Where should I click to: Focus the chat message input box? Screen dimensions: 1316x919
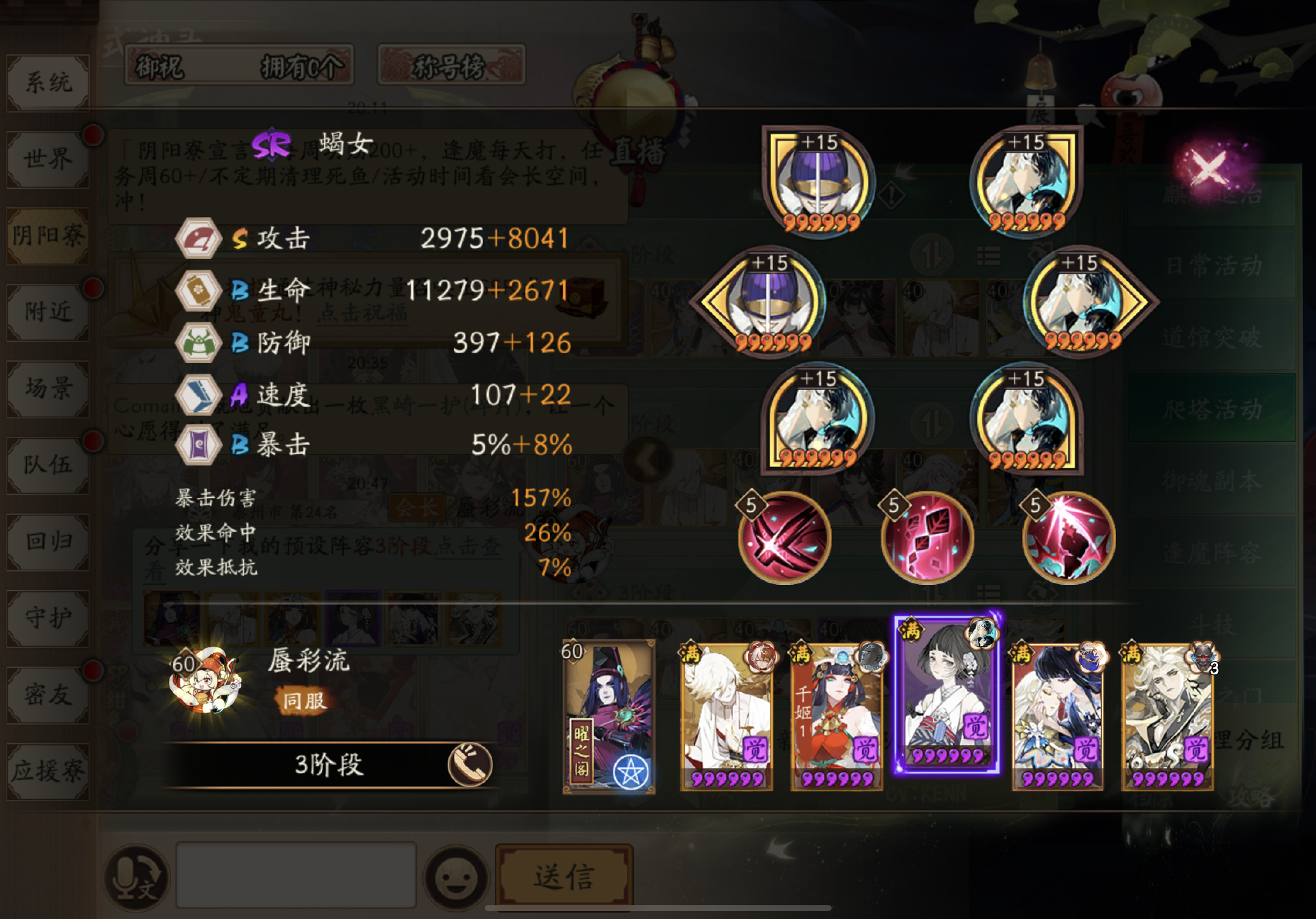pyautogui.click(x=296, y=875)
